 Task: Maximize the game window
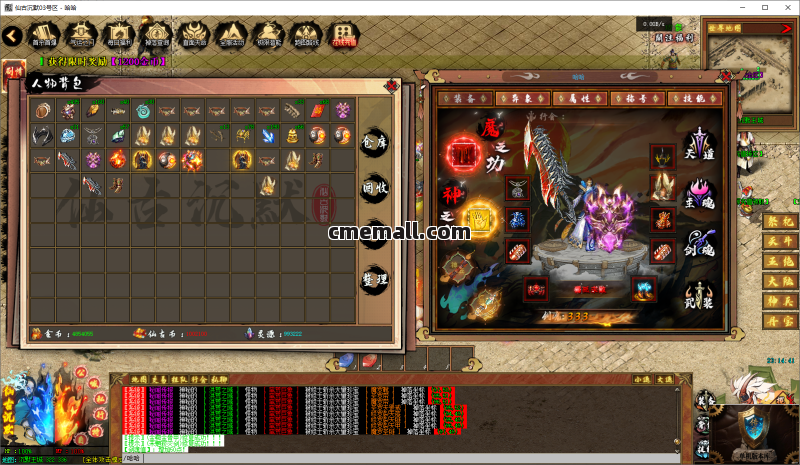tap(765, 7)
